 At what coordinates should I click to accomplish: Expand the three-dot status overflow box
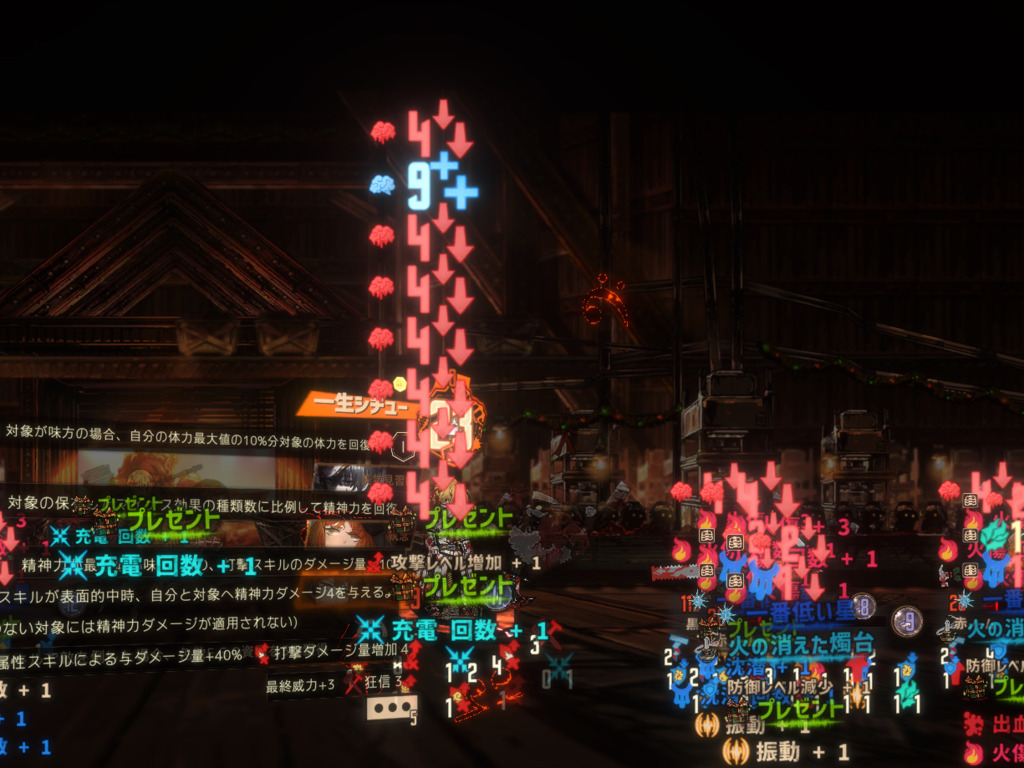(x=391, y=709)
